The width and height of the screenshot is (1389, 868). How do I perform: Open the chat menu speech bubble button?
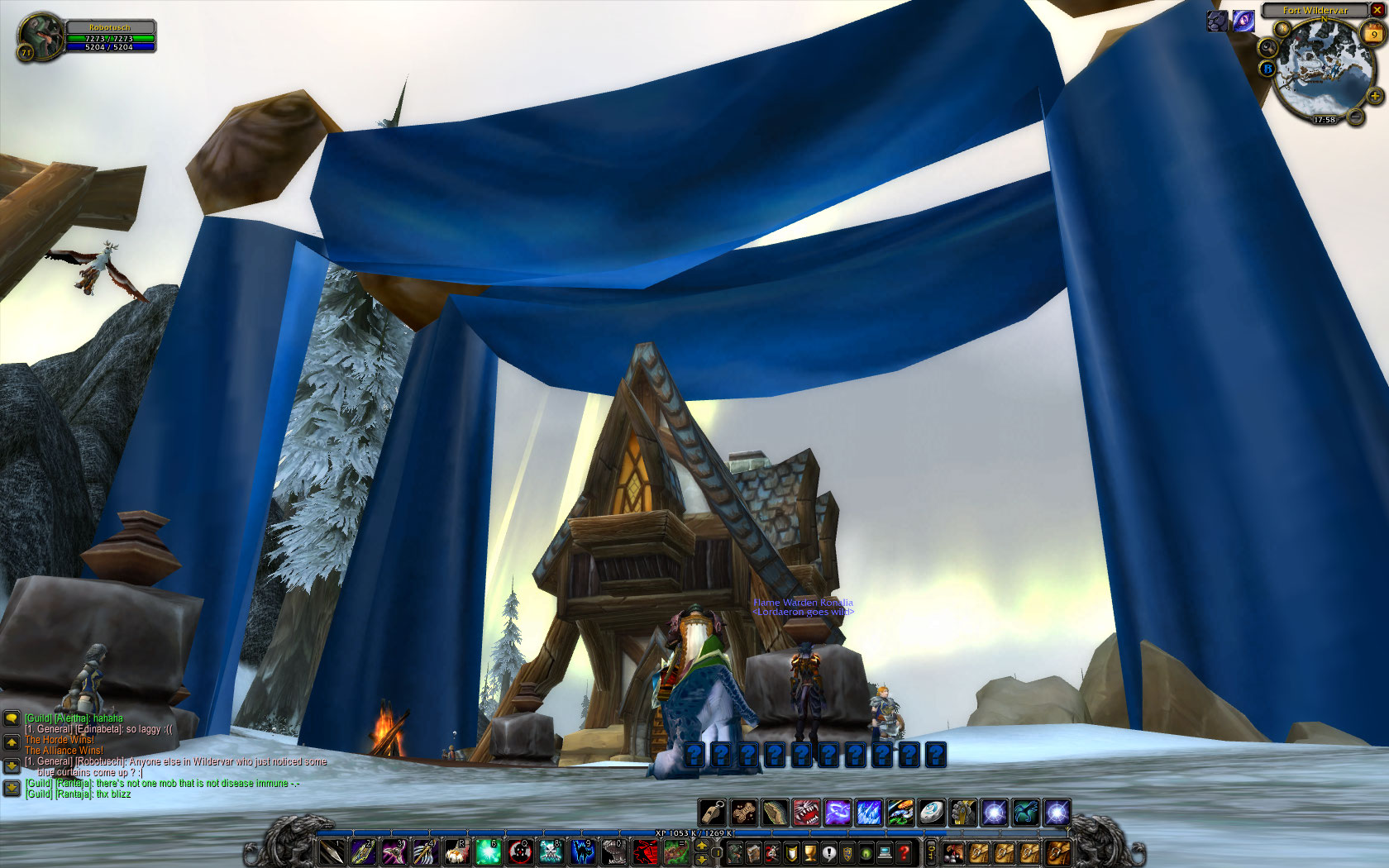[x=12, y=718]
